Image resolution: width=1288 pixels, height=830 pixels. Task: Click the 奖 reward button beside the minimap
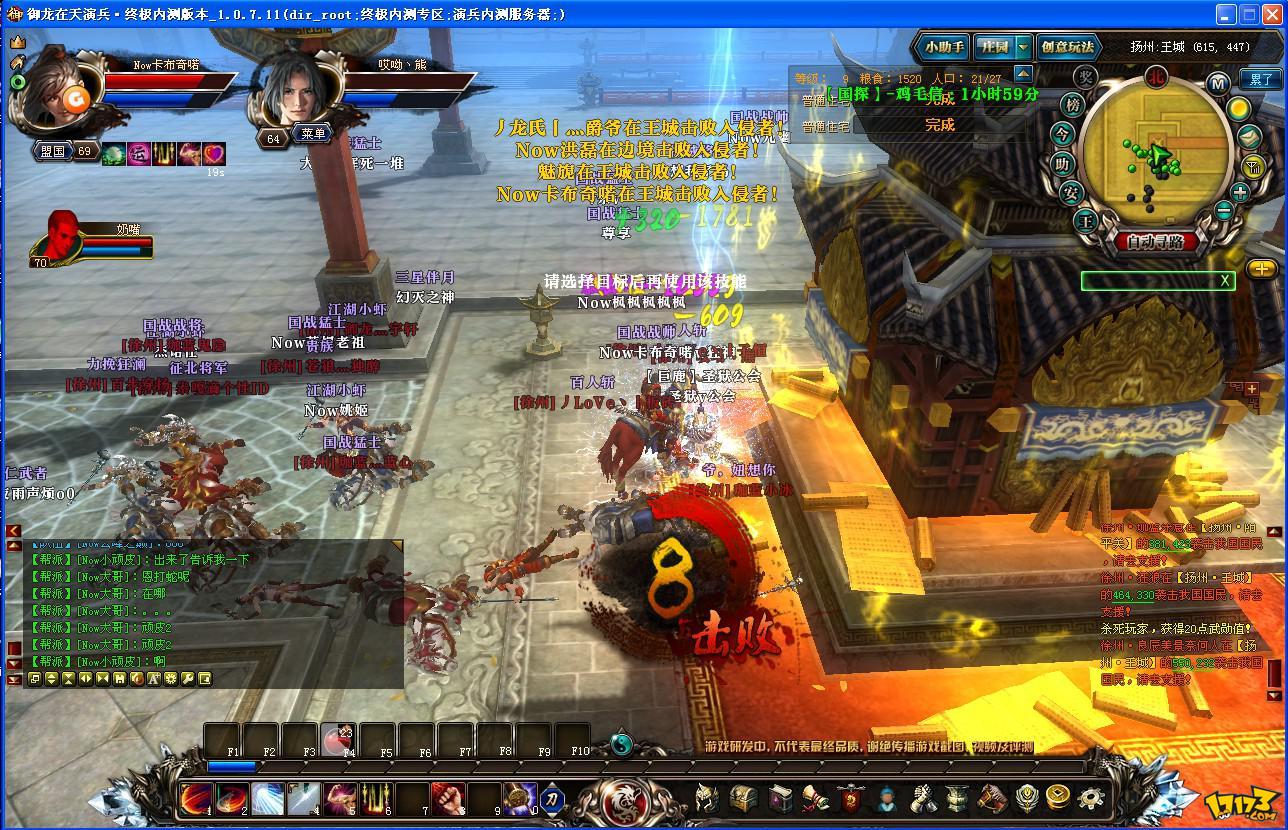point(1086,78)
